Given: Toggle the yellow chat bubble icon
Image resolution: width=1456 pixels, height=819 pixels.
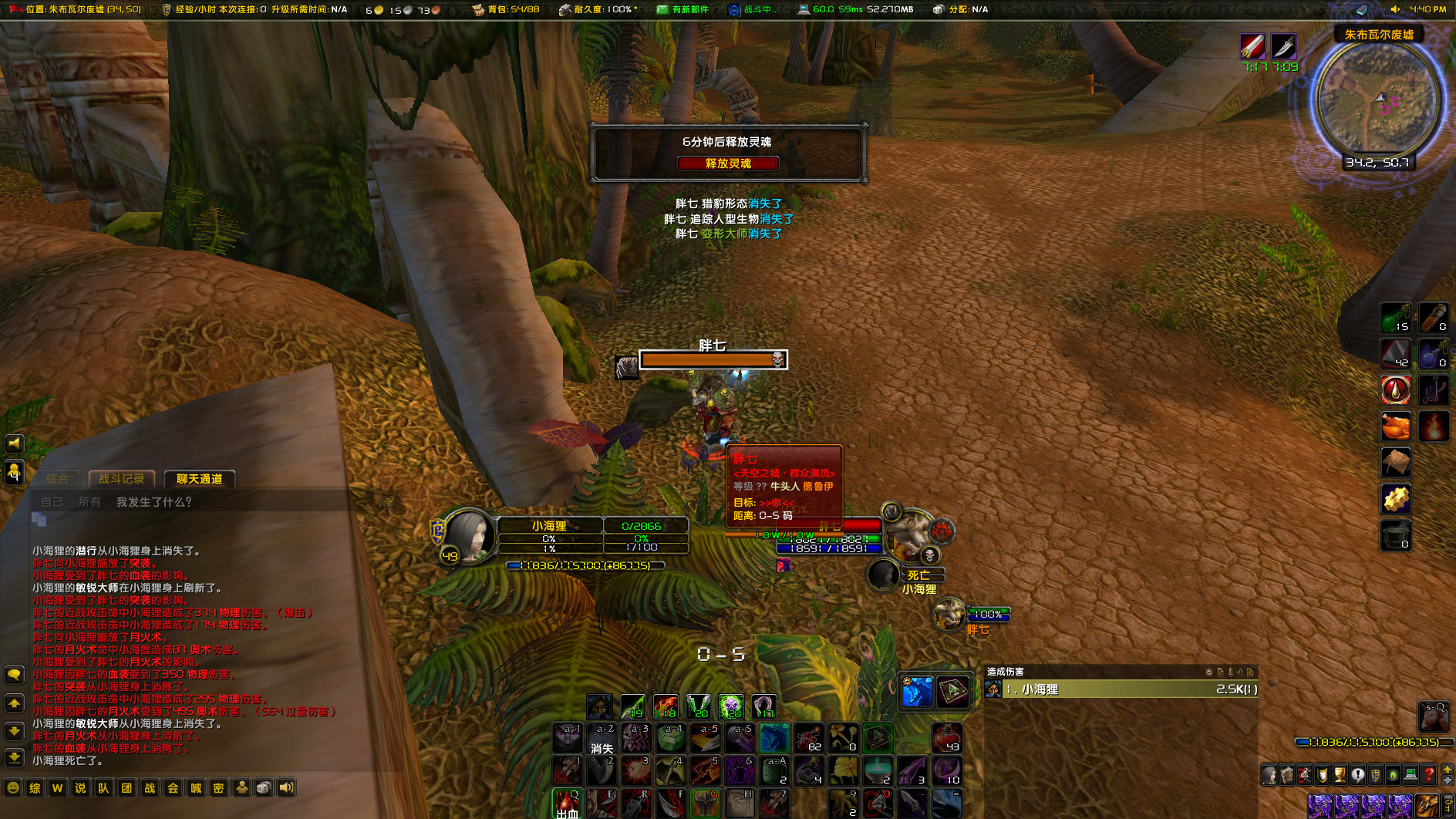Looking at the screenshot, I should click(x=13, y=672).
